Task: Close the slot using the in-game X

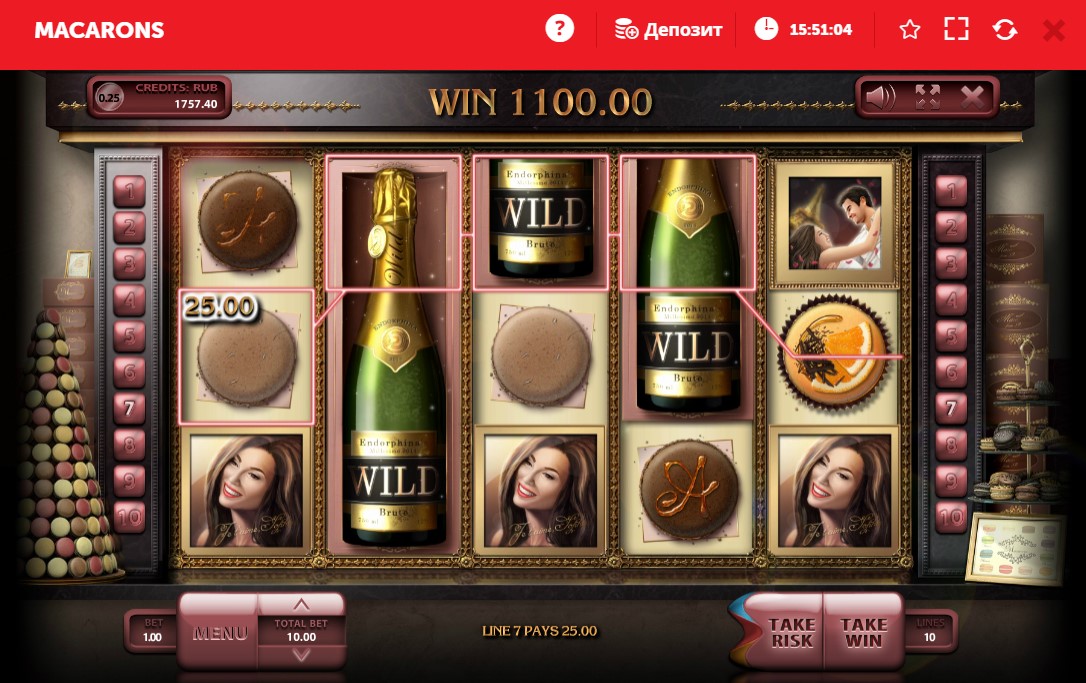Action: pos(972,97)
